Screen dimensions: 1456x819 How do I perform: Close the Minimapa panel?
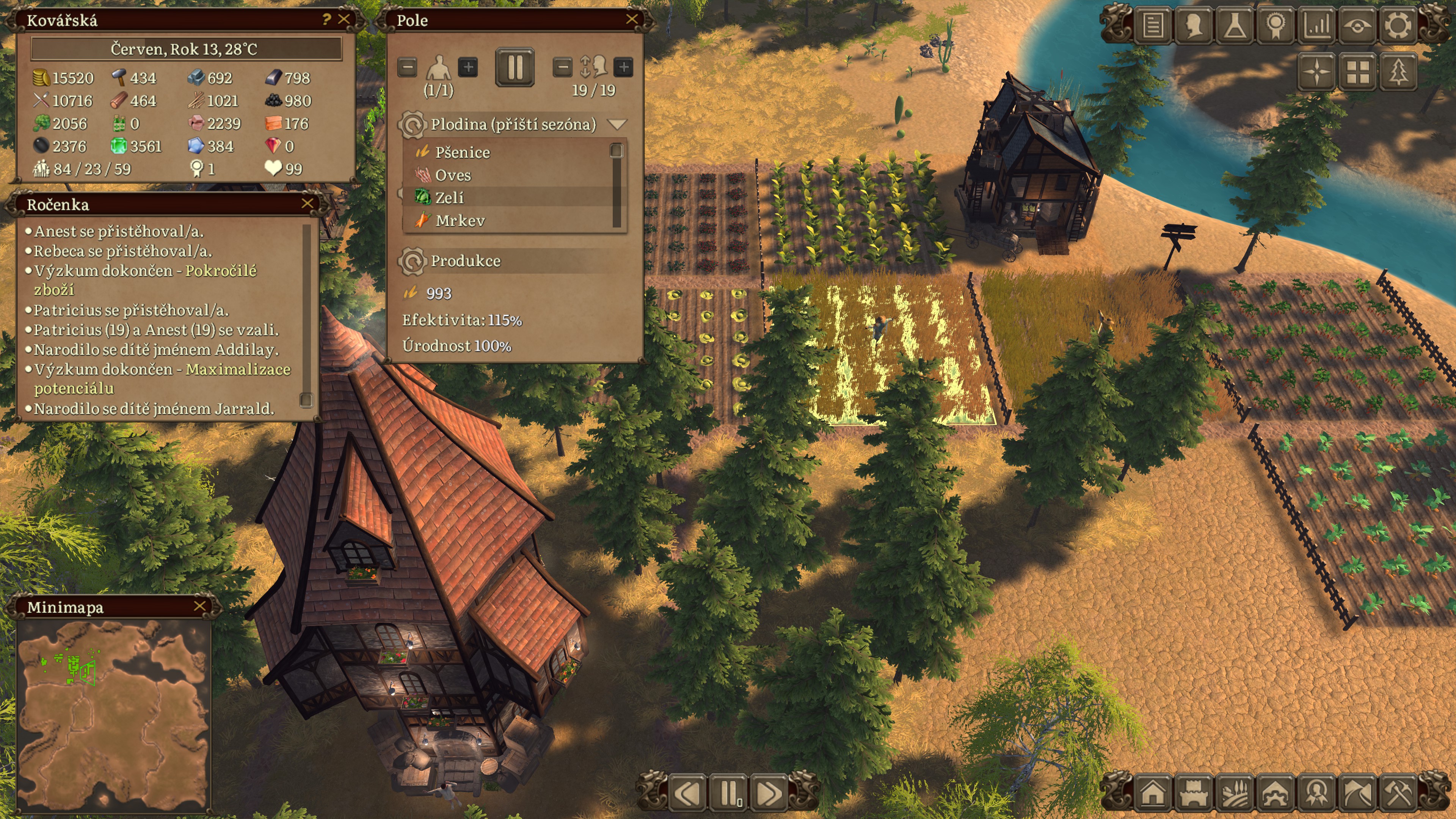(x=199, y=606)
